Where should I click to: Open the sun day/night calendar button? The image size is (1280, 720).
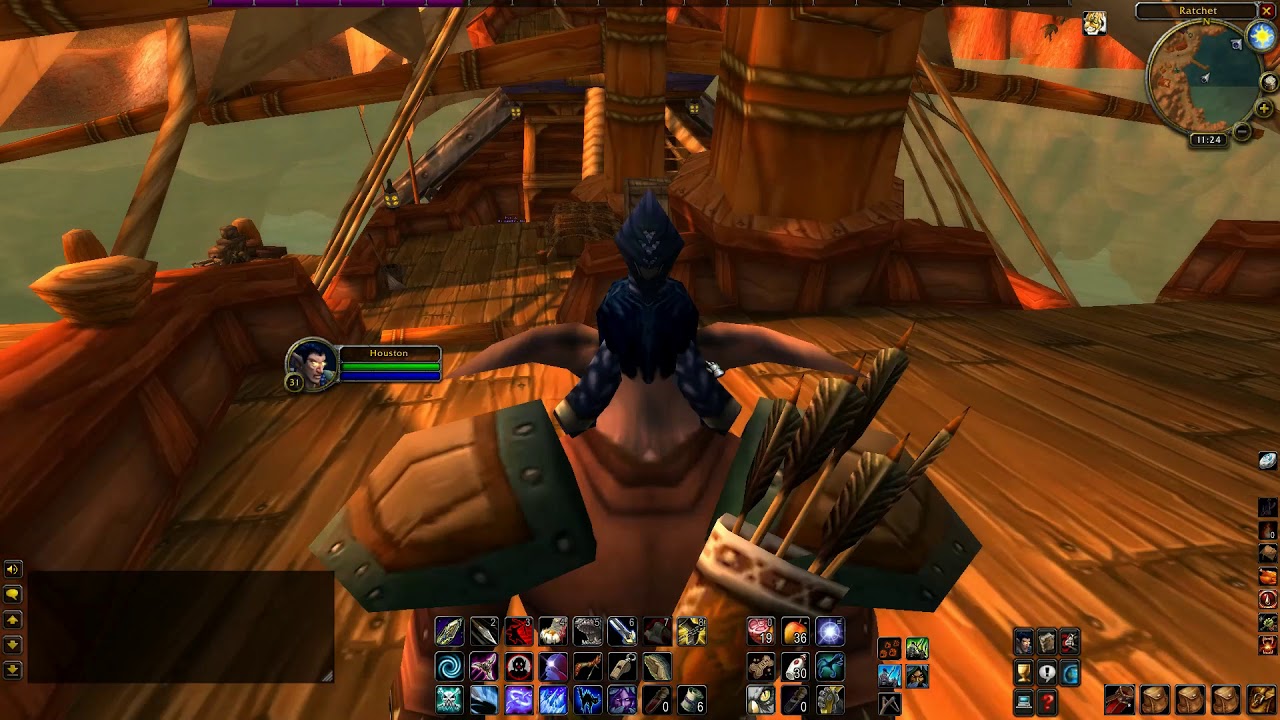1262,37
